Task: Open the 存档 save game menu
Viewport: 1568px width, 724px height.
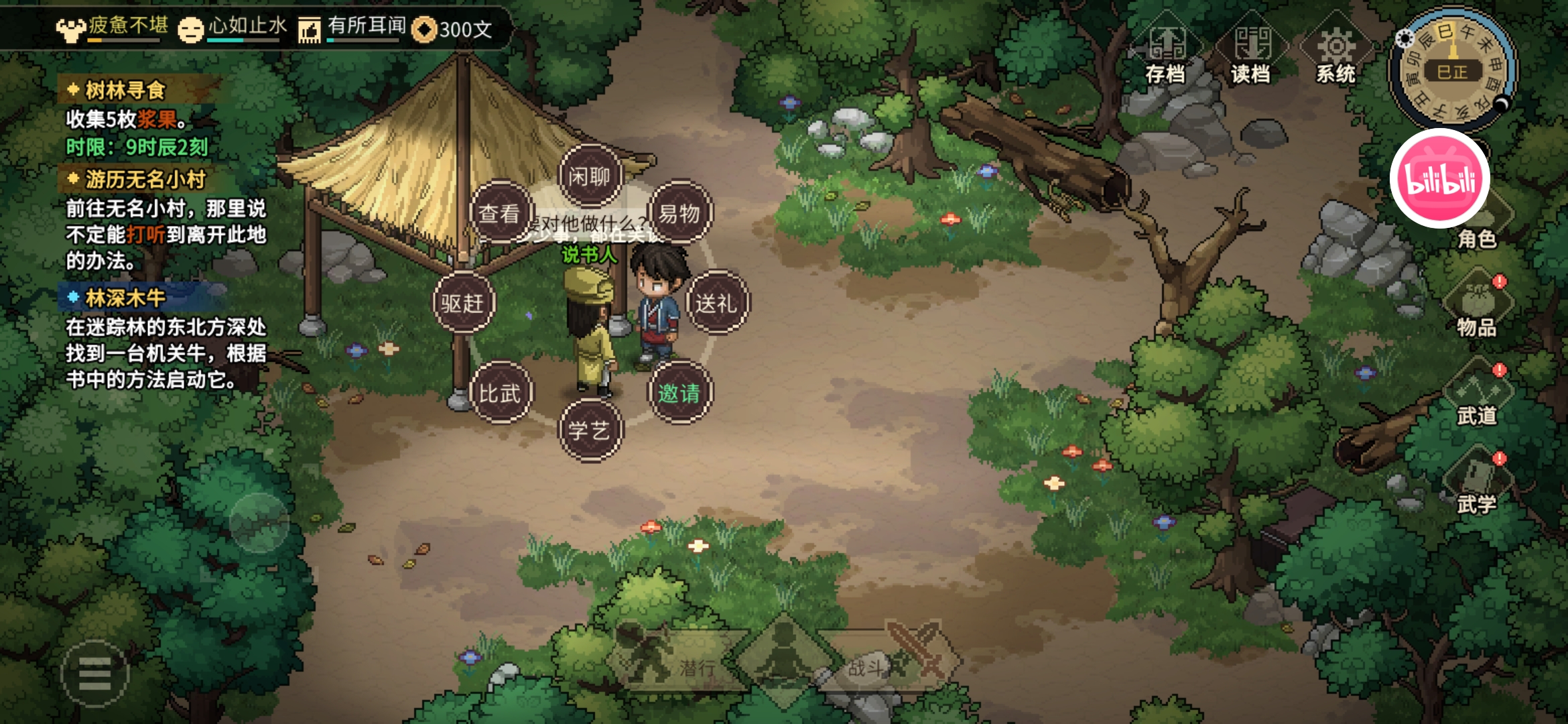Action: 1166,50
